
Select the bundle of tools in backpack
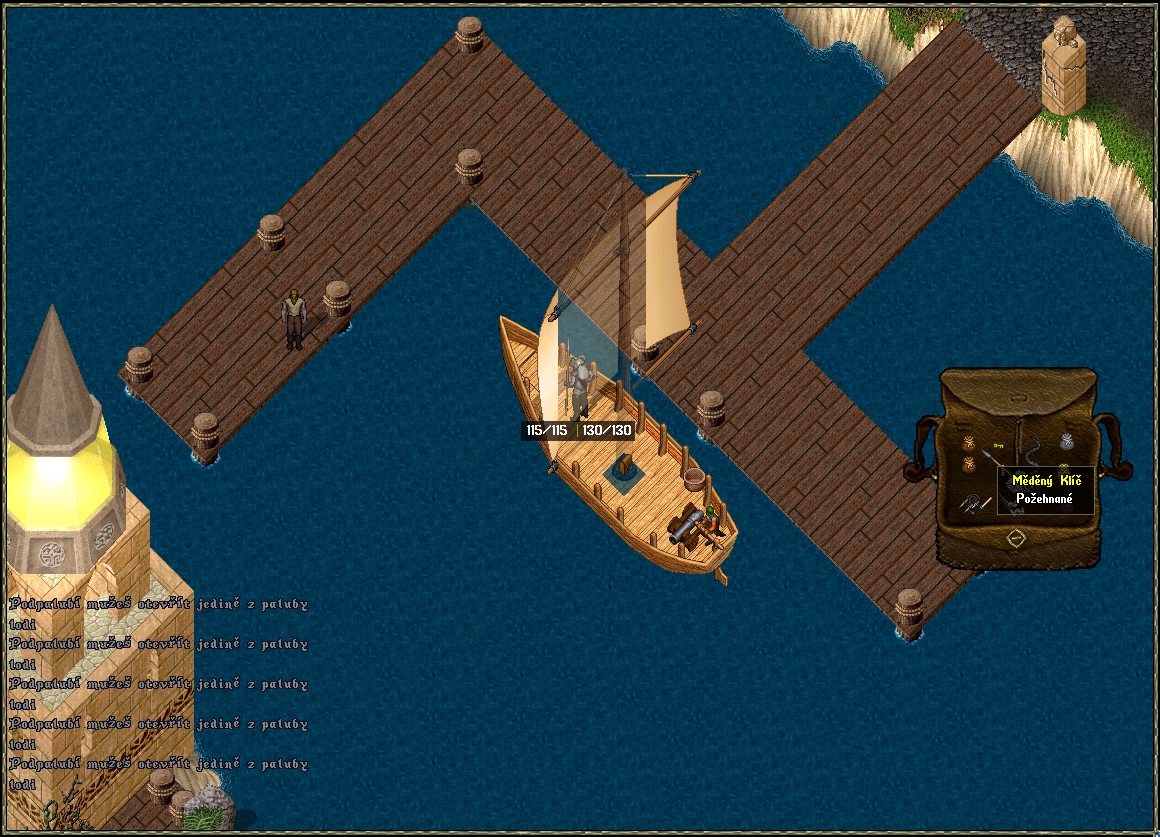point(967,505)
